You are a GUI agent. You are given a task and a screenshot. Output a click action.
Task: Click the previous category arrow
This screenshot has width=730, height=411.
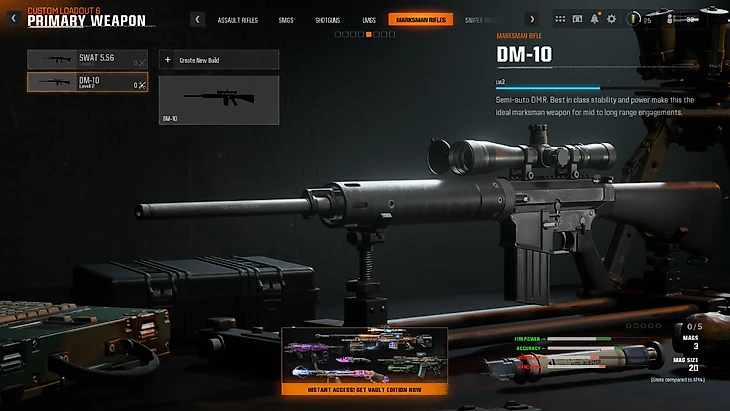198,19
